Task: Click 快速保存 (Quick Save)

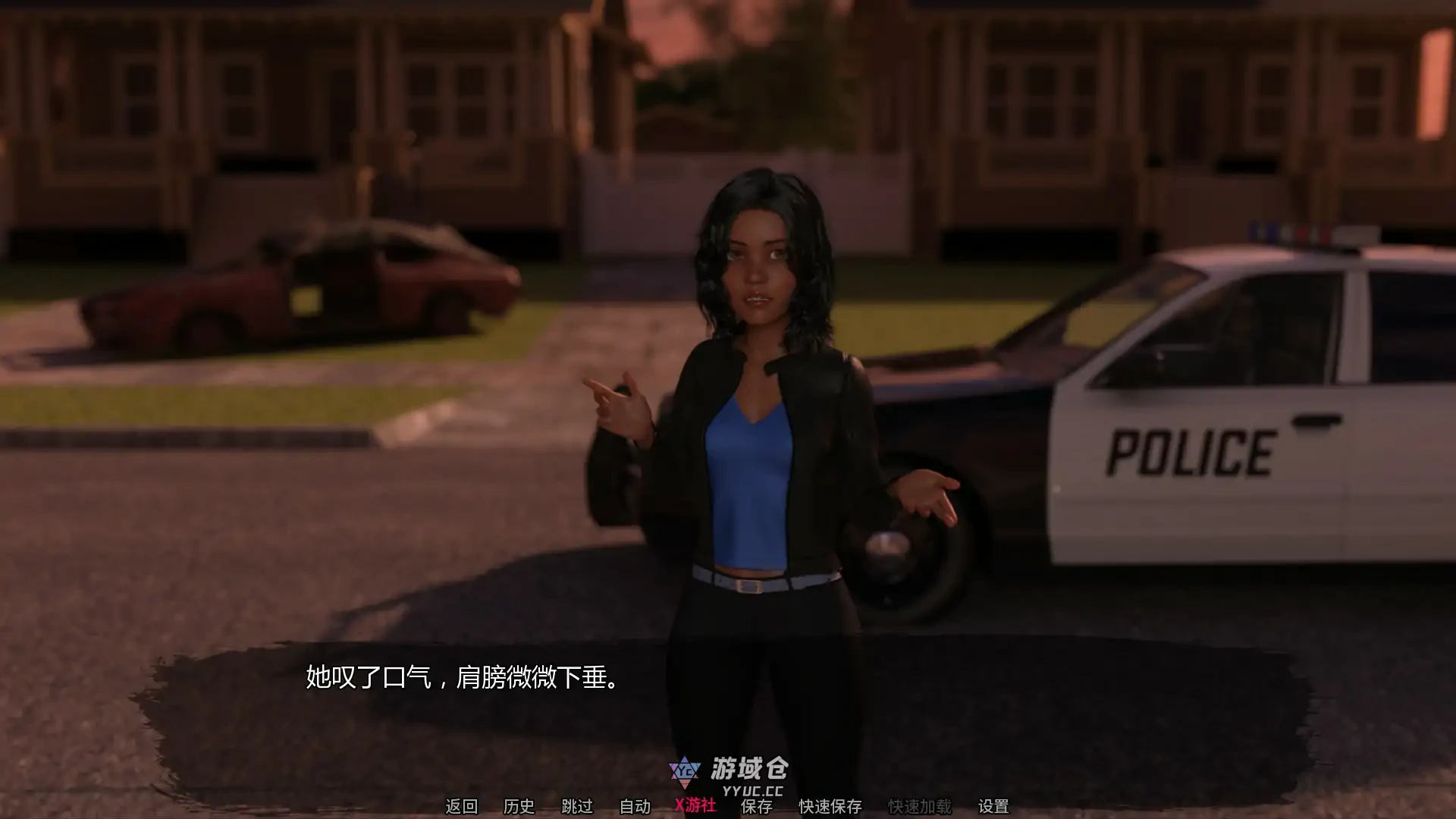Action: click(830, 806)
